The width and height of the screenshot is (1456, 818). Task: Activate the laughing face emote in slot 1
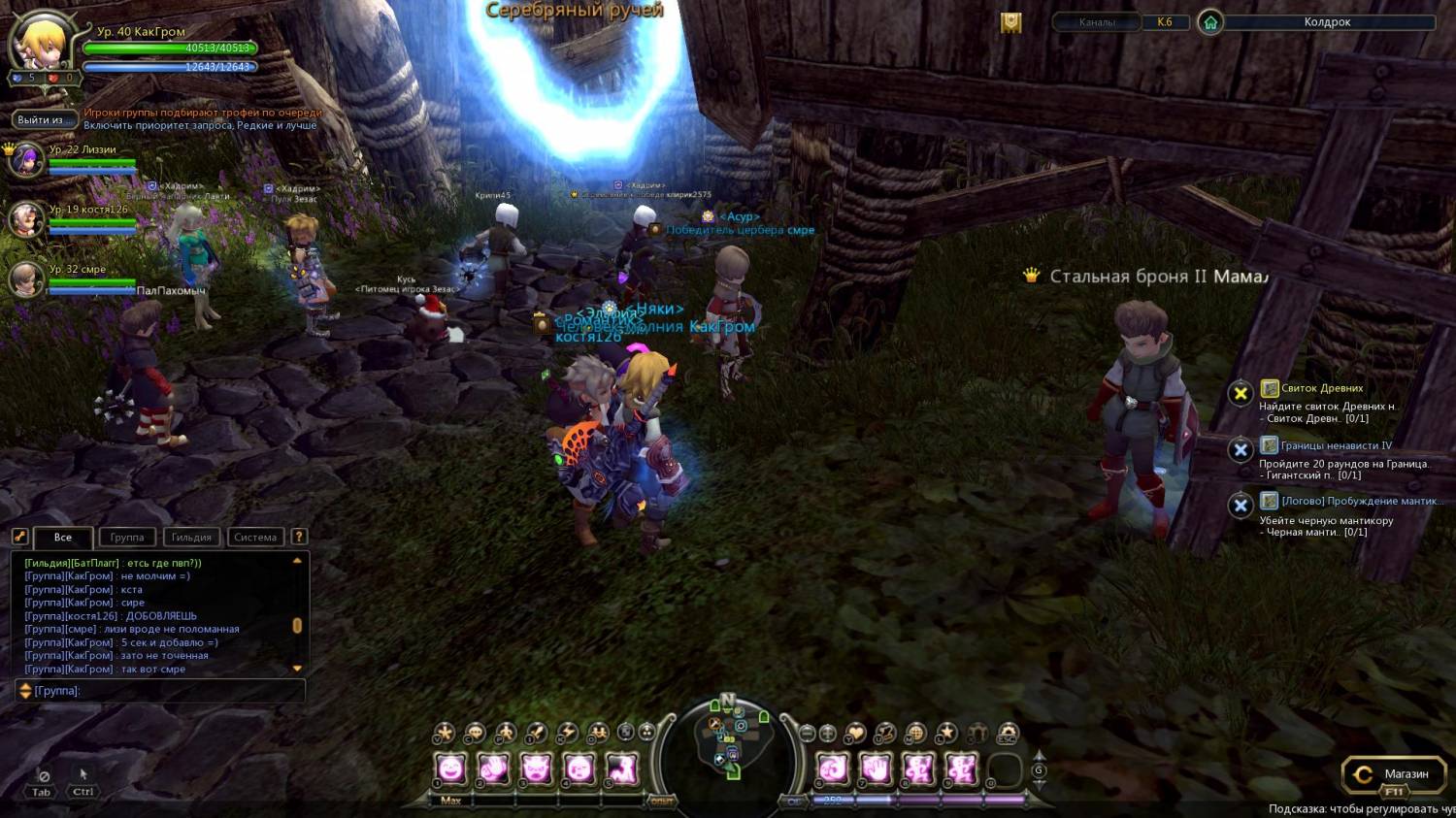coord(450,769)
